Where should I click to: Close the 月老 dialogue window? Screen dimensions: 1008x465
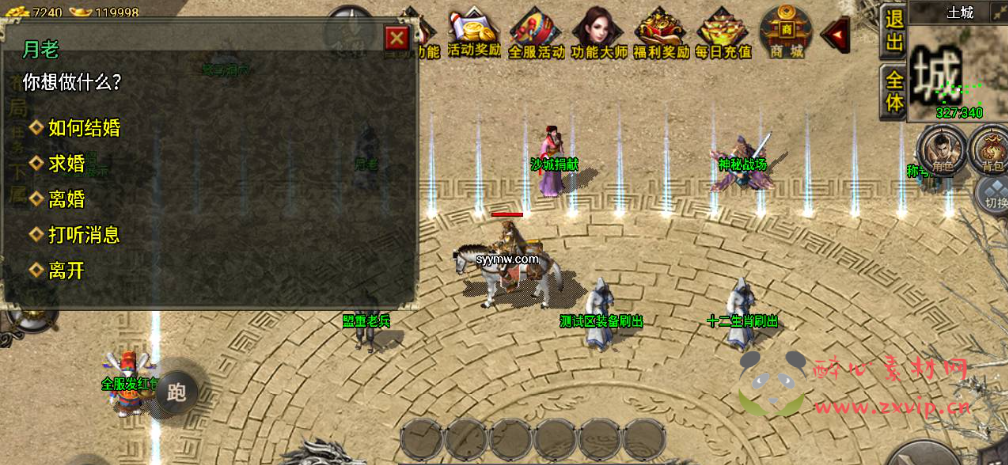point(396,38)
